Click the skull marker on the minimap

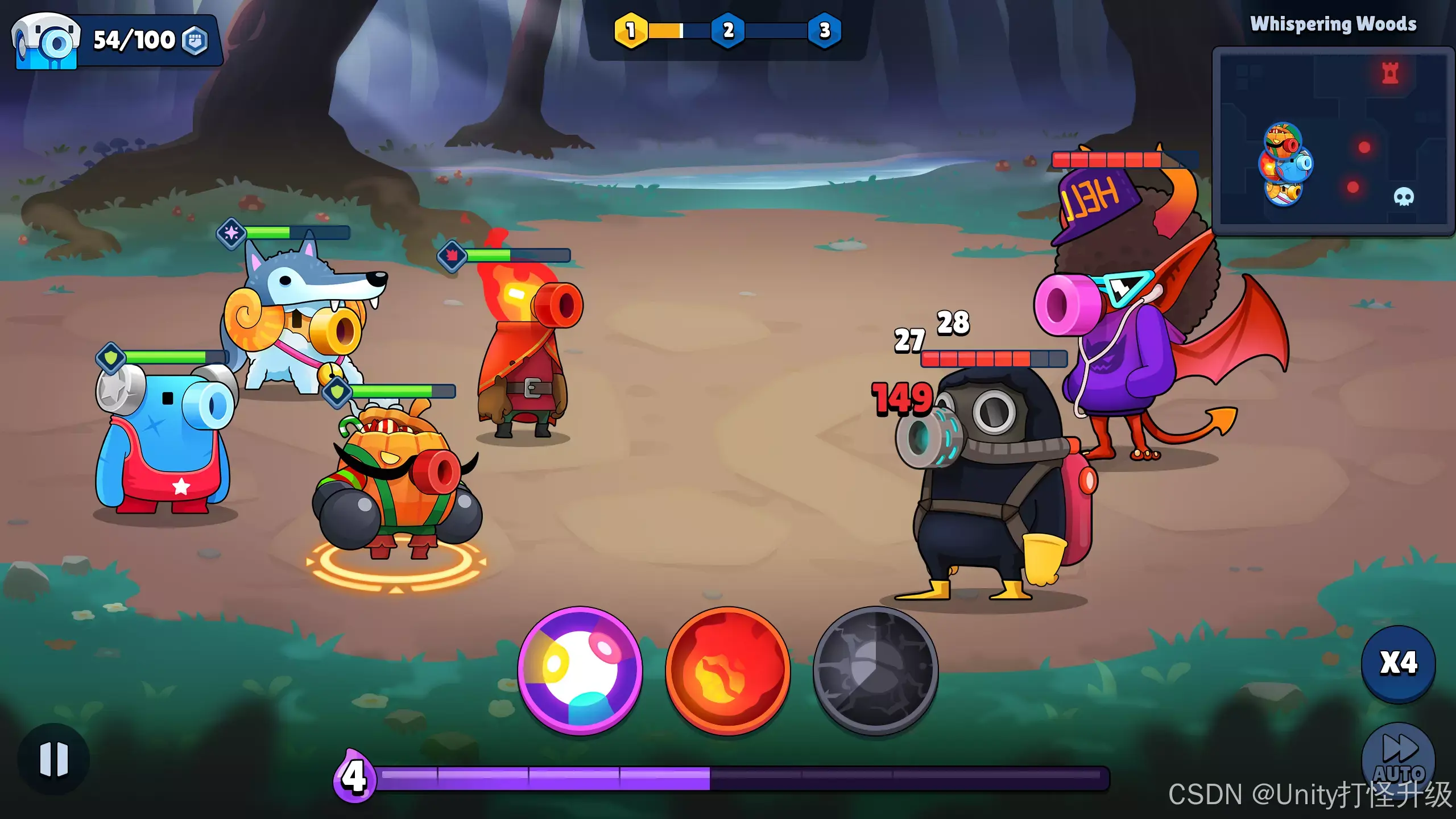click(1403, 197)
